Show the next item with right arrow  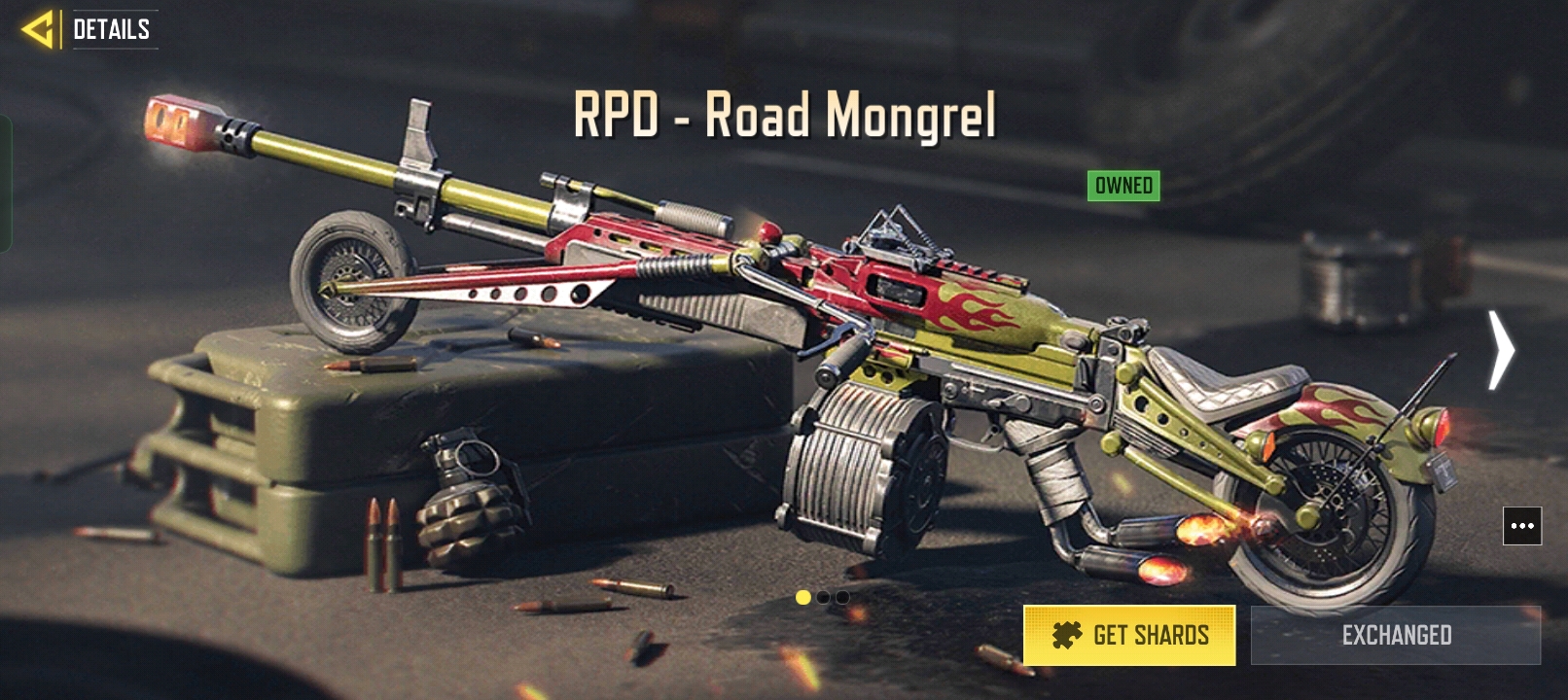click(x=1502, y=350)
